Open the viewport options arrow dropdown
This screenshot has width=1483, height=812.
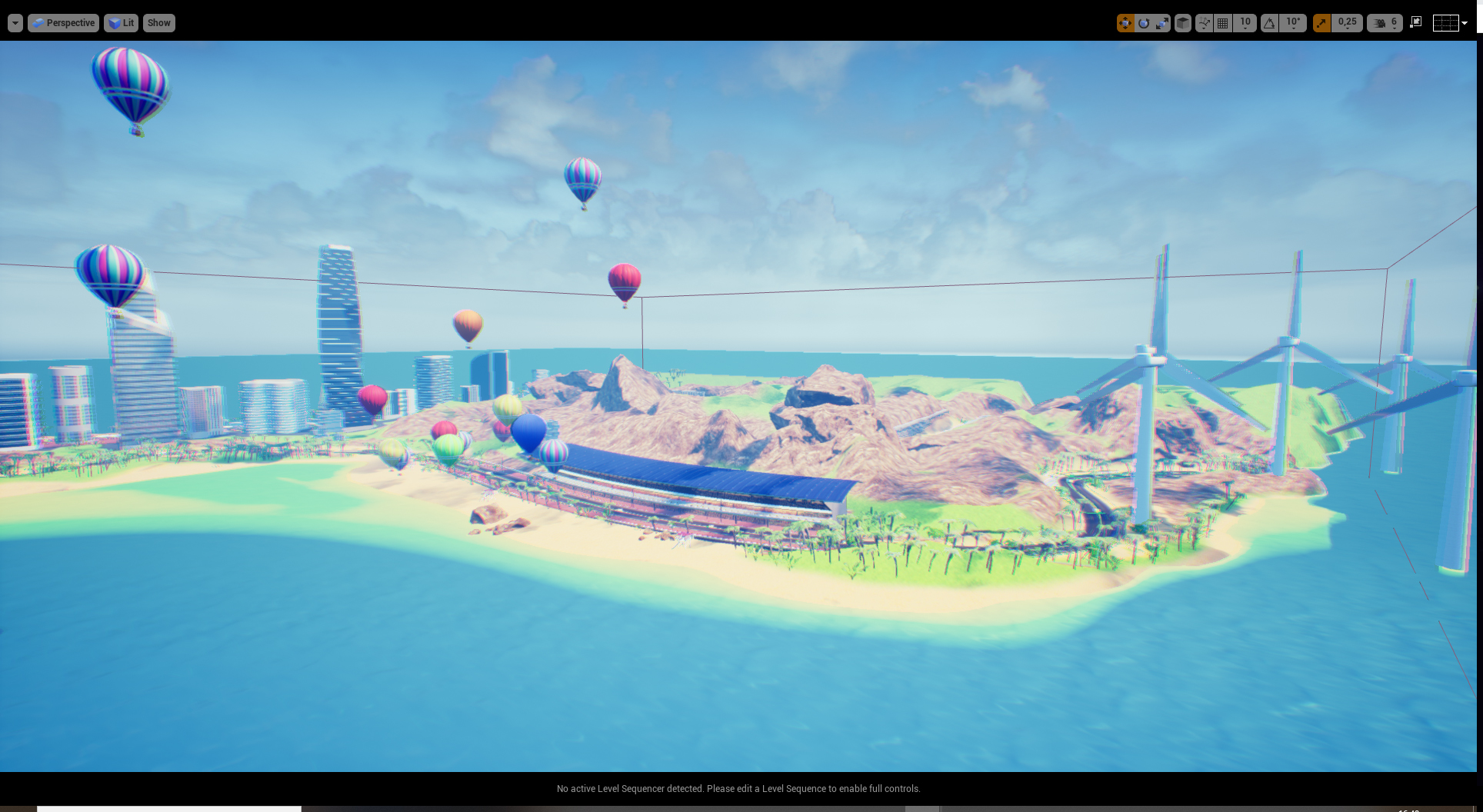[15, 23]
